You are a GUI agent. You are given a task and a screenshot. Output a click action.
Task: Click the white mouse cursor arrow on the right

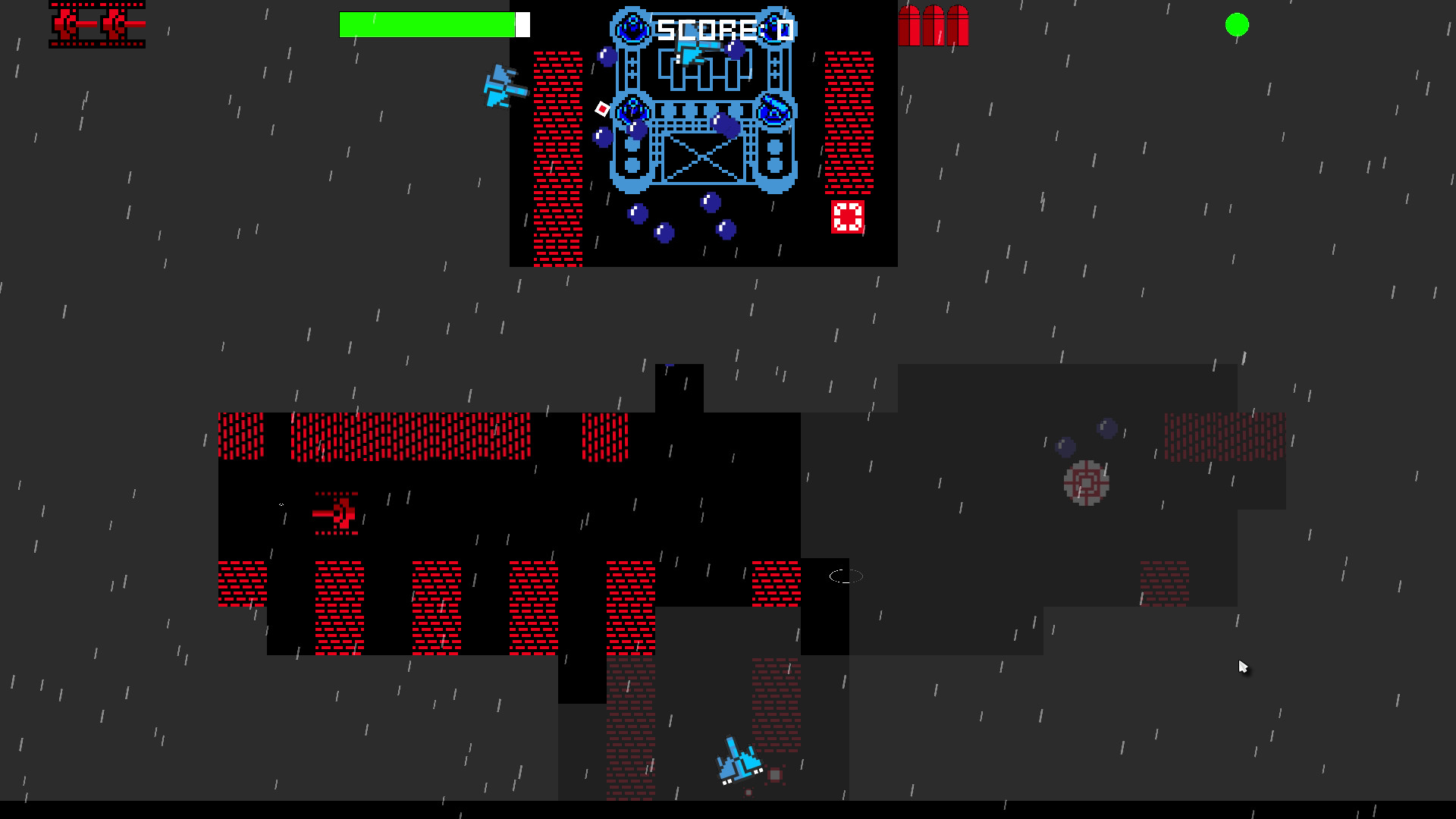(1242, 666)
